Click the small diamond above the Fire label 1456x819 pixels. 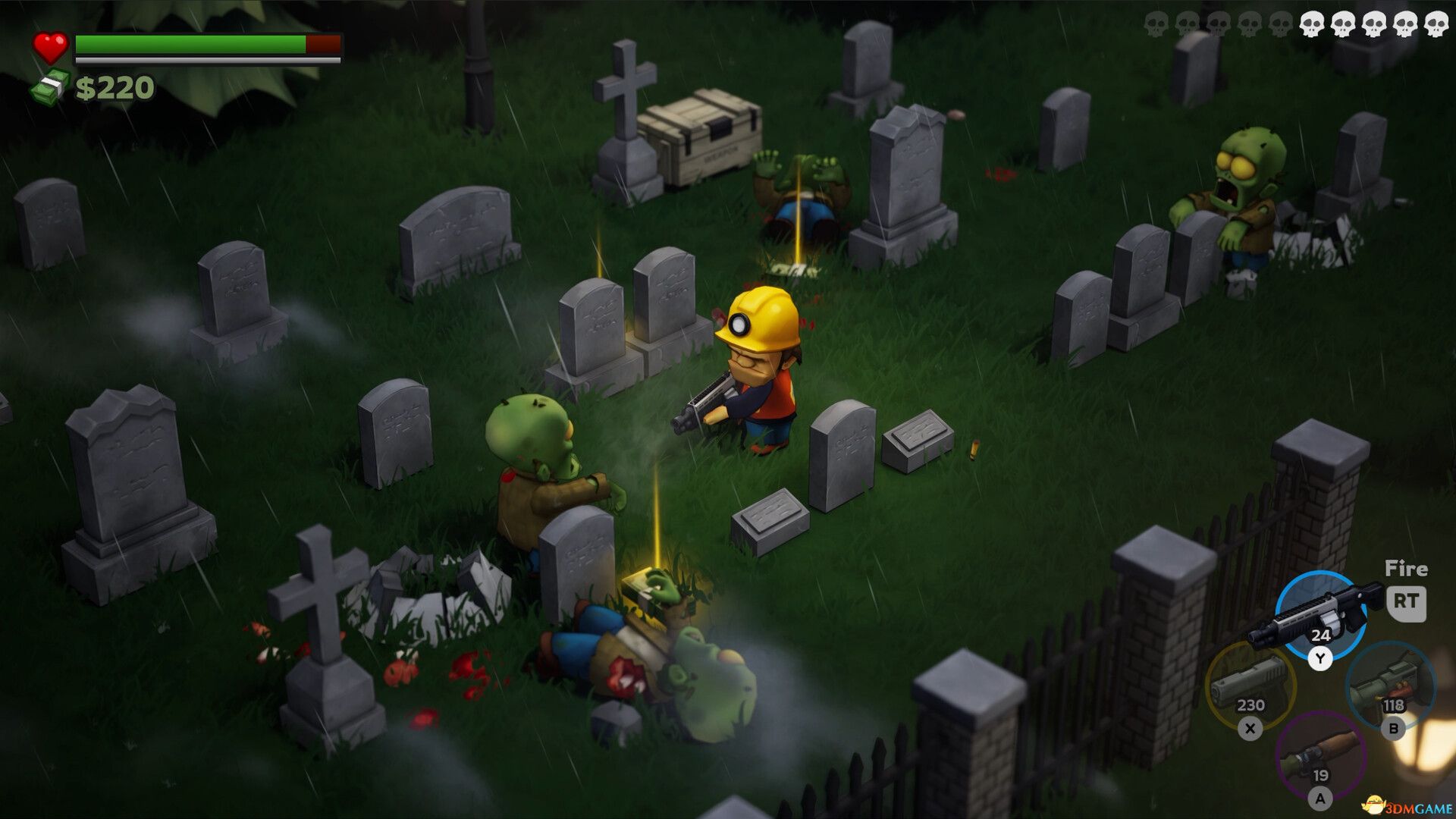(1401, 561)
